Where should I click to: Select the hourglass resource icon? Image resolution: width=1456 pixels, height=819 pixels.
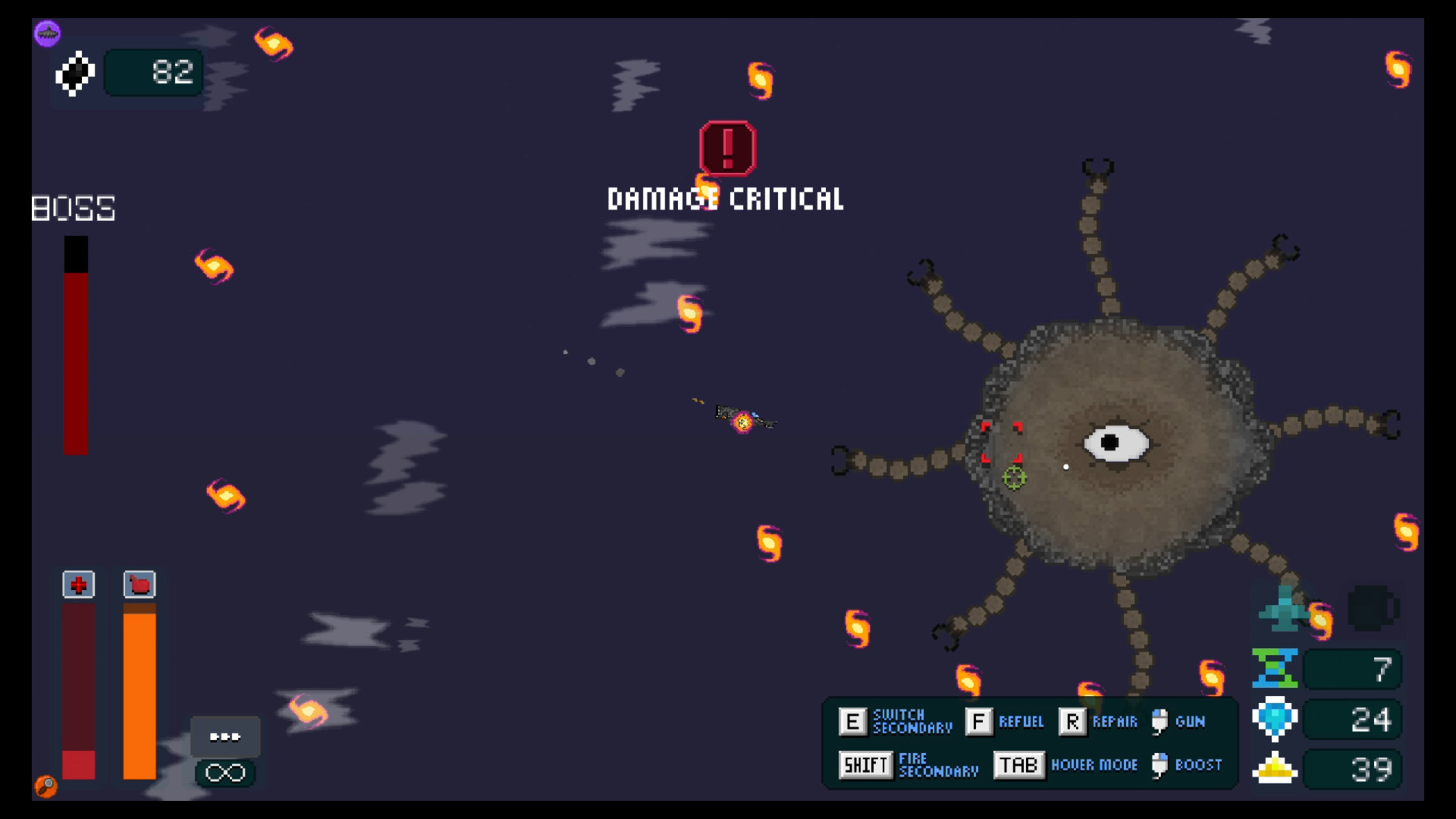[1276, 668]
